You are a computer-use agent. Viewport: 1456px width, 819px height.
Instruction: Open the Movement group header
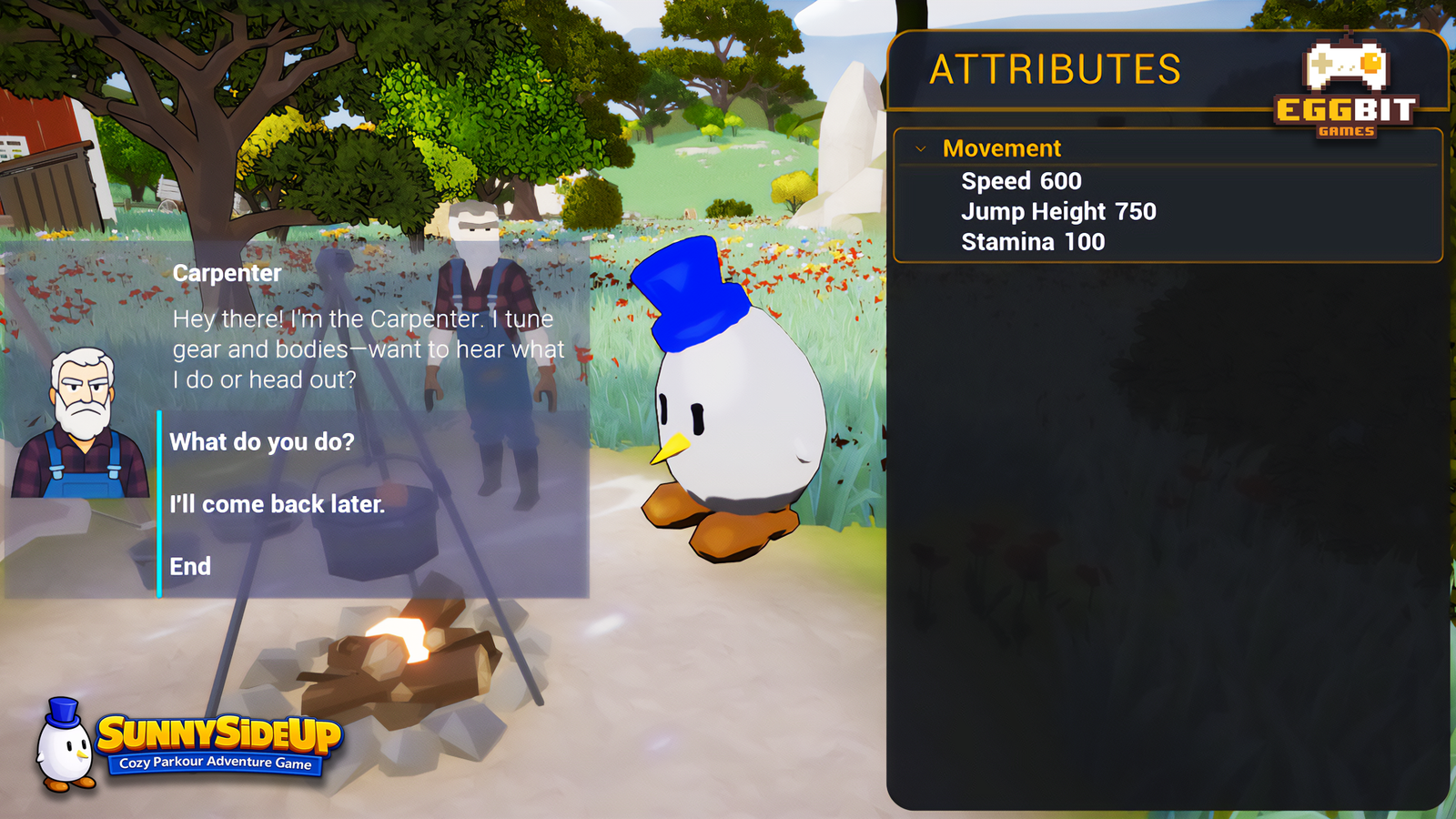click(x=1003, y=148)
